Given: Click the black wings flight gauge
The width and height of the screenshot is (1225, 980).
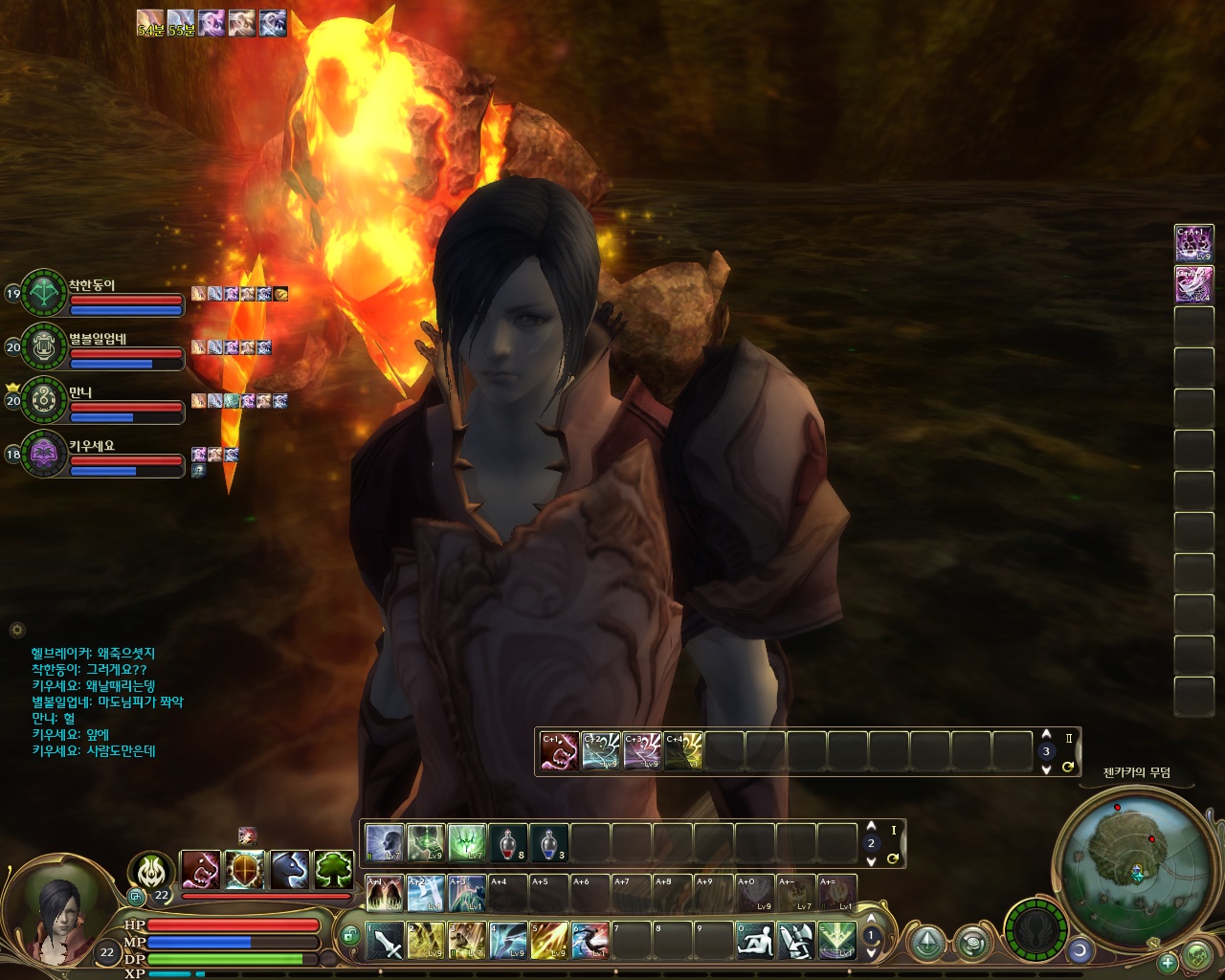Looking at the screenshot, I should click(x=1036, y=927).
